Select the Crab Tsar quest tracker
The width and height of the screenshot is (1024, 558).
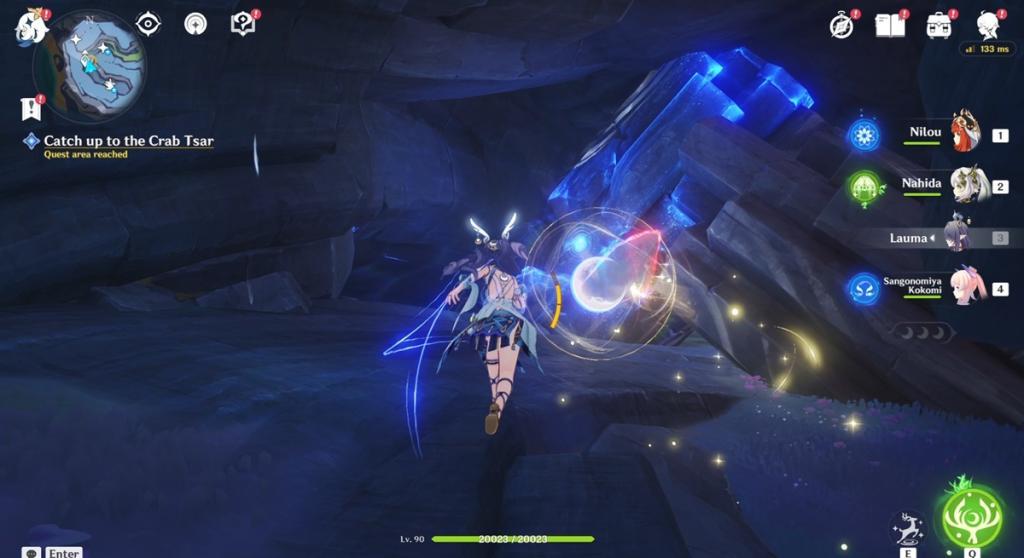click(128, 141)
